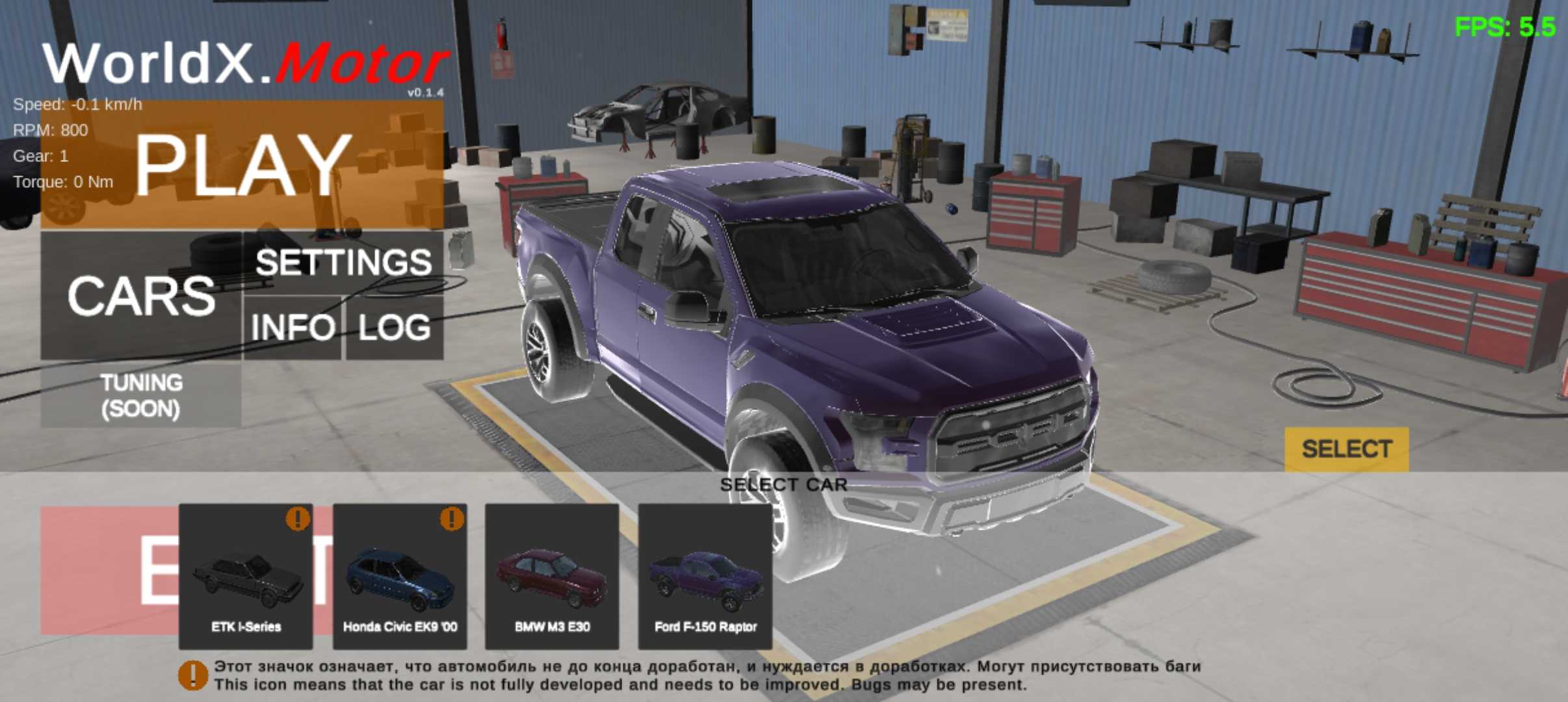Choose the ETK I-Series car tile
This screenshot has height=702, width=1568.
246,577
